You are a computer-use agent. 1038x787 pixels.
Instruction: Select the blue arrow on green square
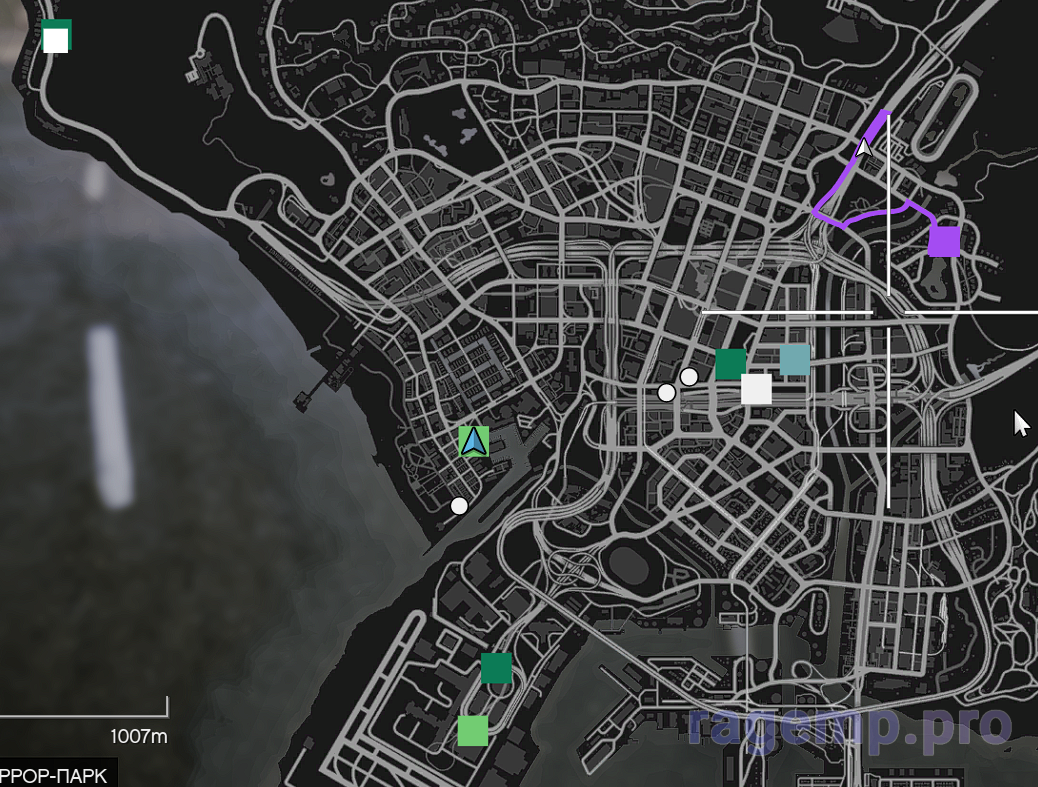click(474, 441)
